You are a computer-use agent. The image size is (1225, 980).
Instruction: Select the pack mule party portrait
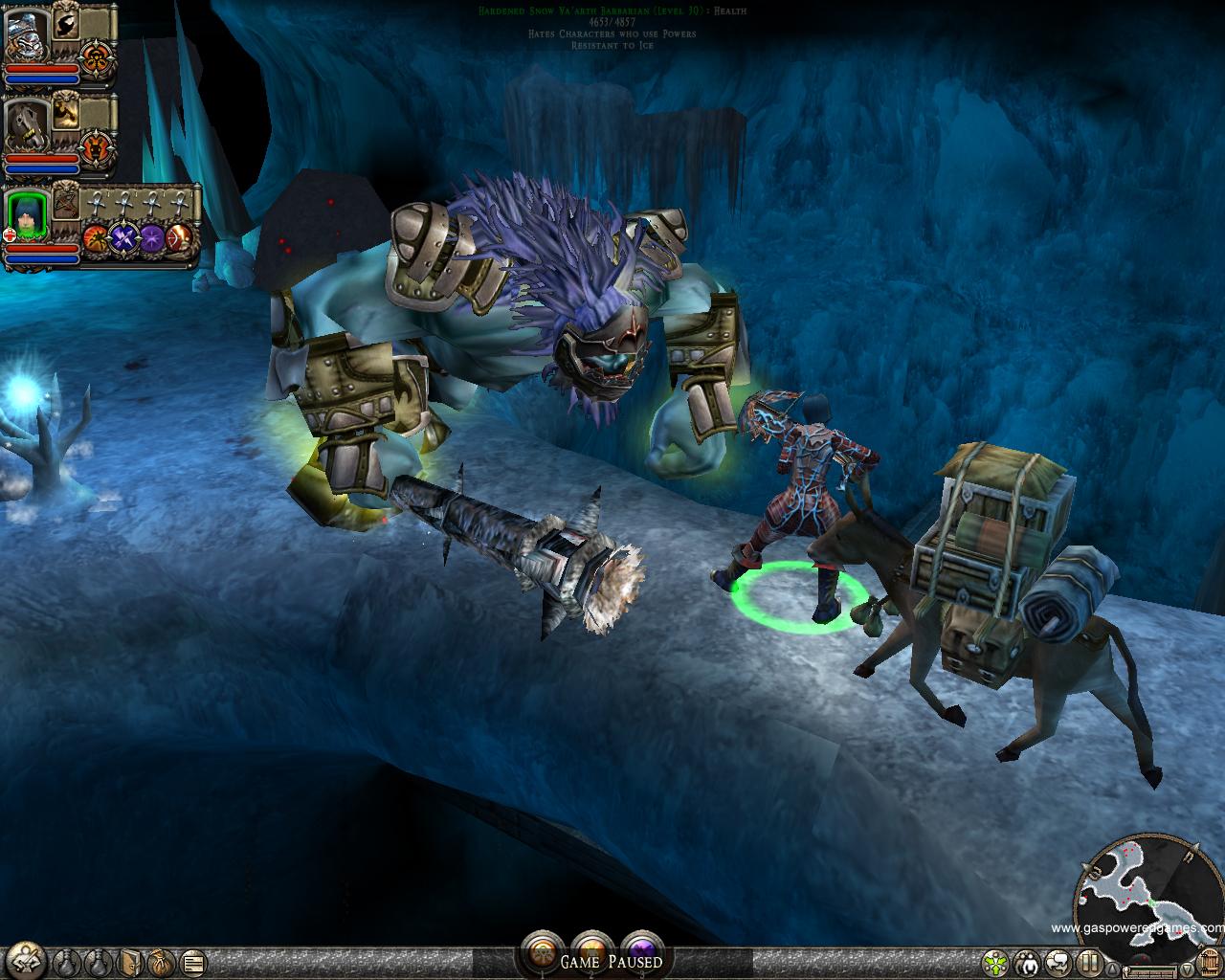click(26, 125)
